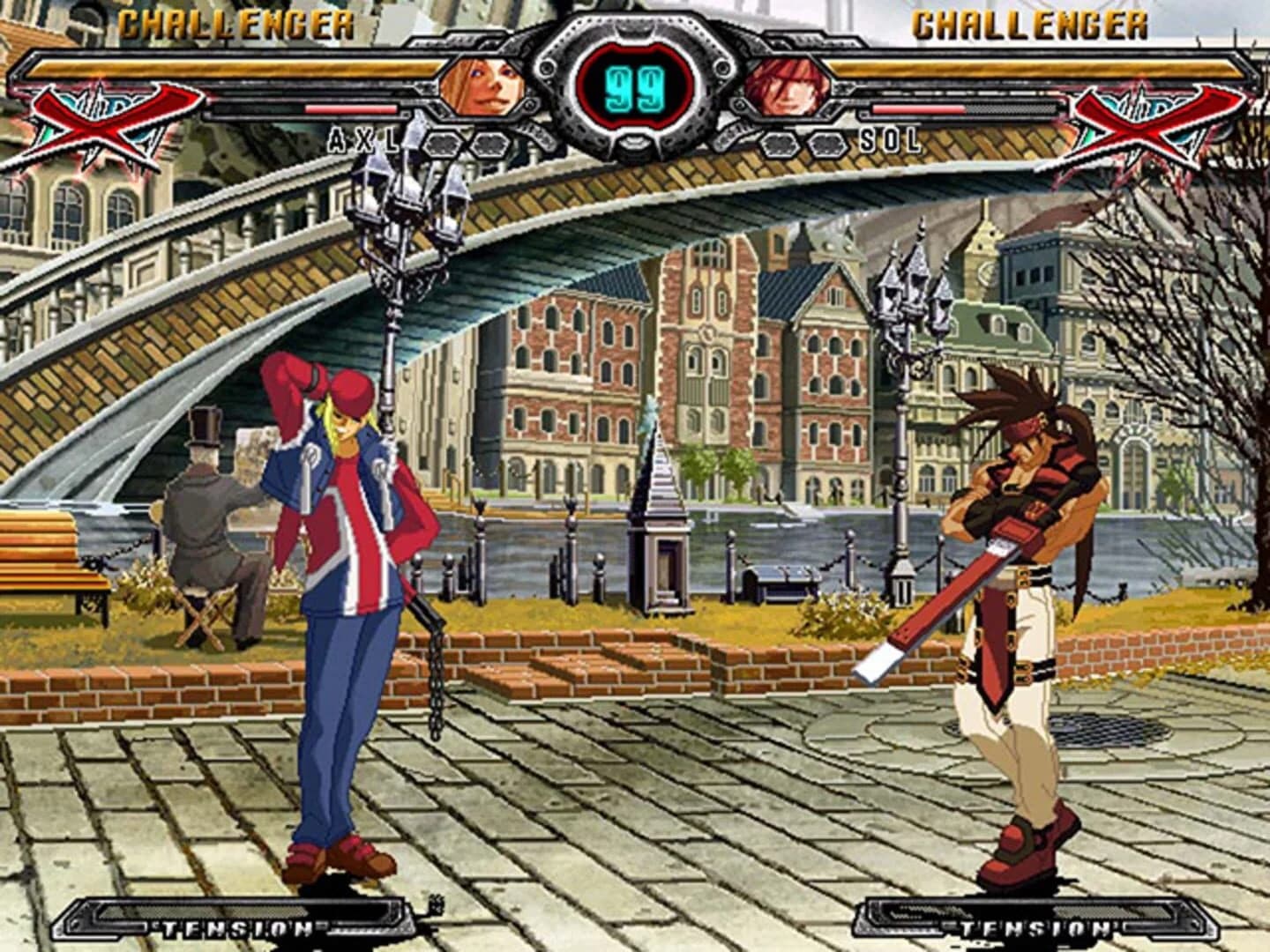Expand Axl's TENSION gauge panel
Viewport: 1270px width, 952px height.
(x=236, y=924)
